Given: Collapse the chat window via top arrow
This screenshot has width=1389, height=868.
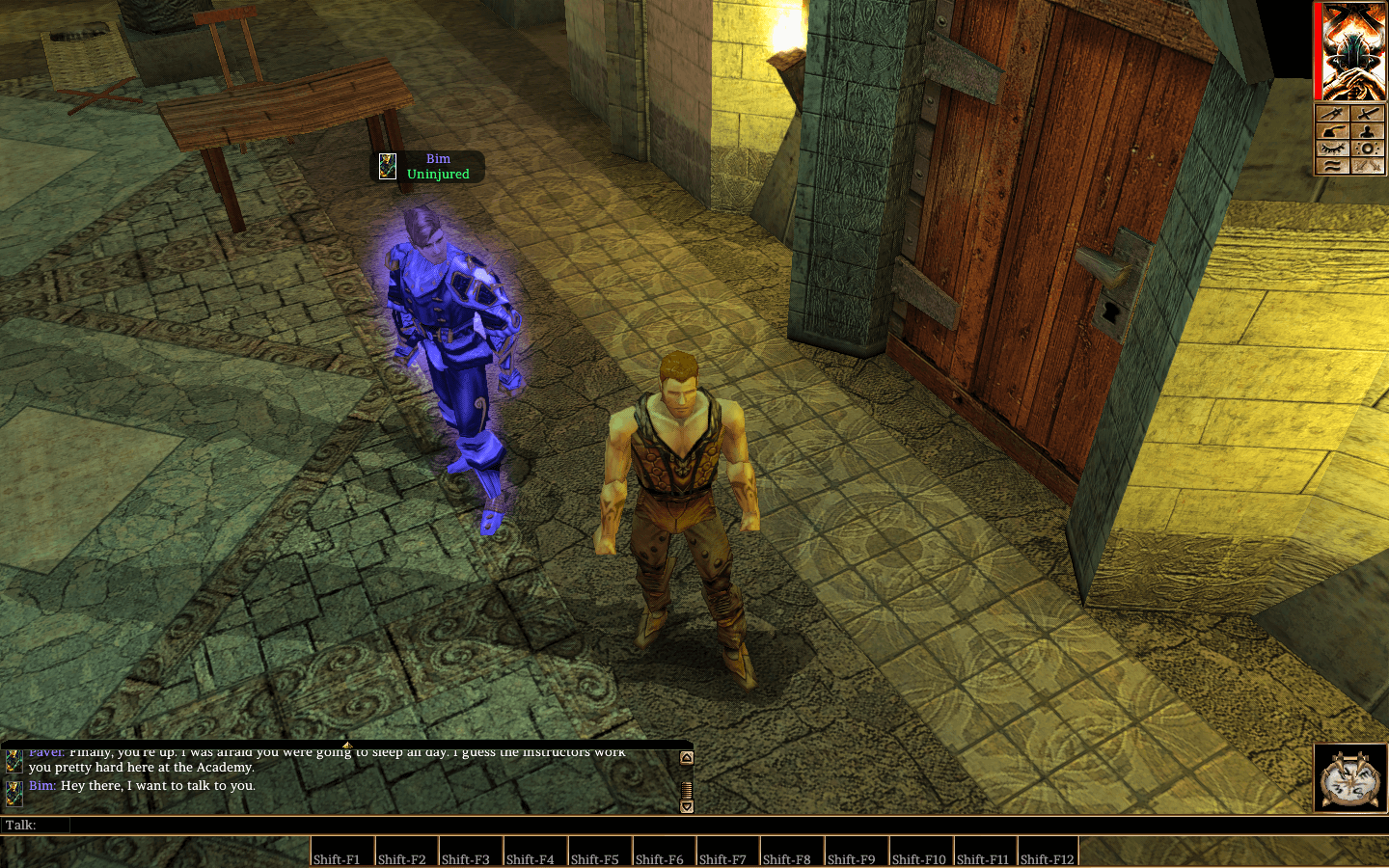Looking at the screenshot, I should click(x=347, y=745).
